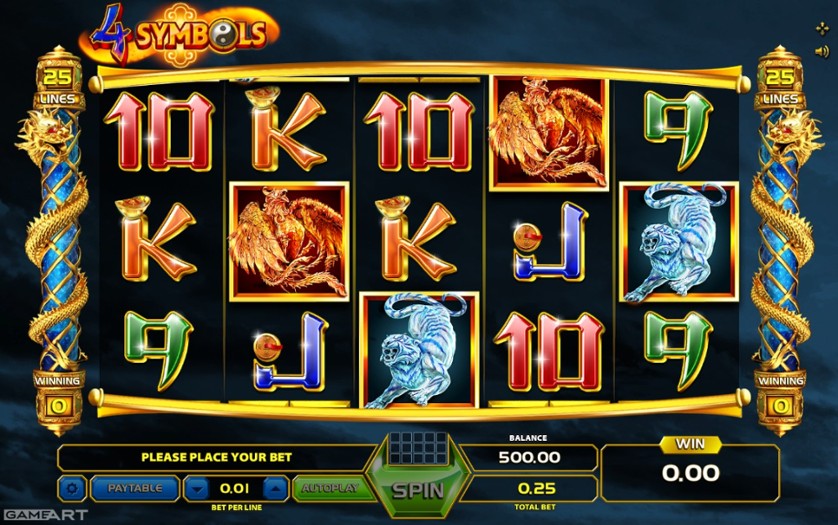This screenshot has height=525, width=838.
Task: Open settings with the blue gear button
Action: [x=72, y=489]
